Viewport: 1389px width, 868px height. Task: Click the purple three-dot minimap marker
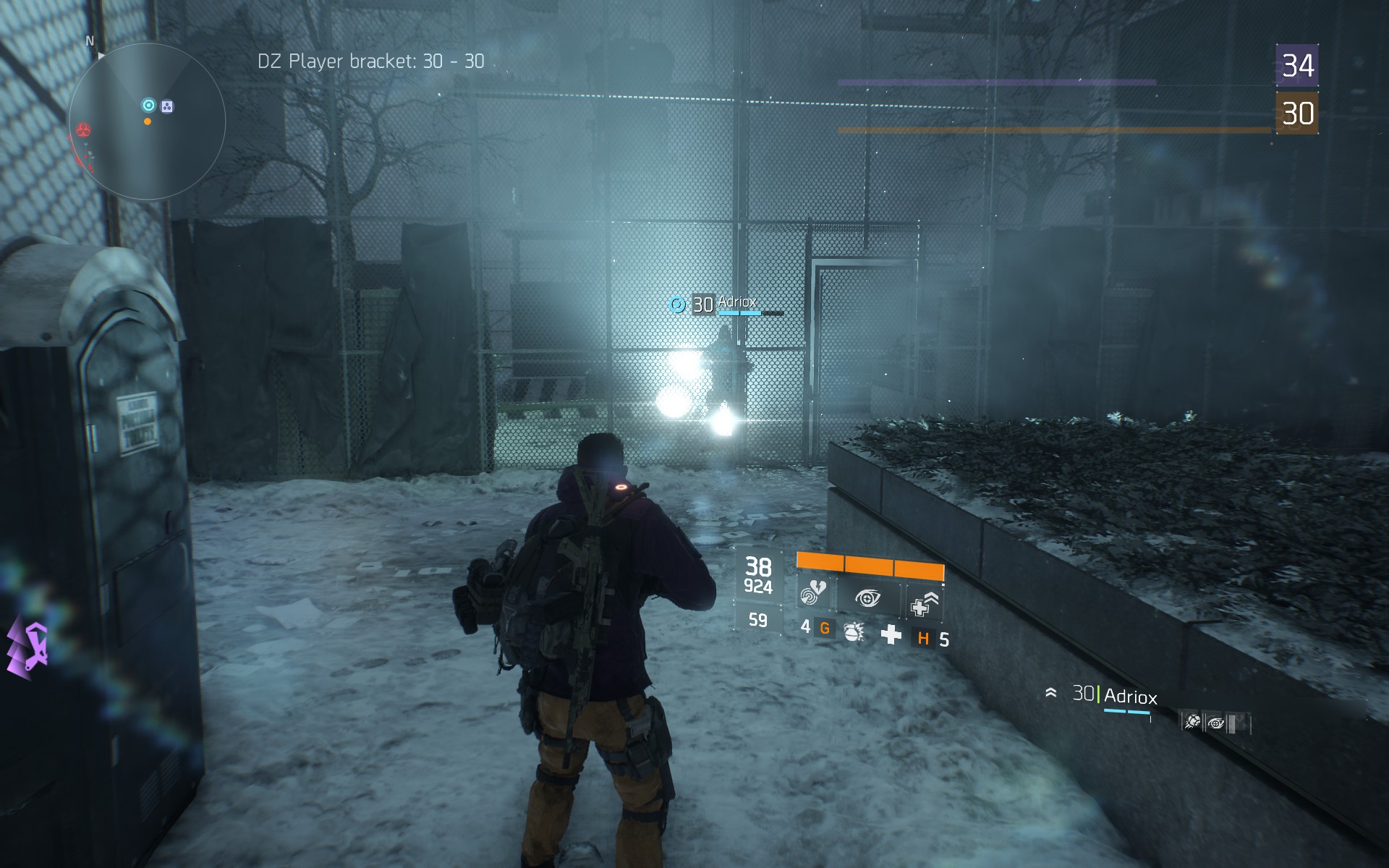coord(167,107)
